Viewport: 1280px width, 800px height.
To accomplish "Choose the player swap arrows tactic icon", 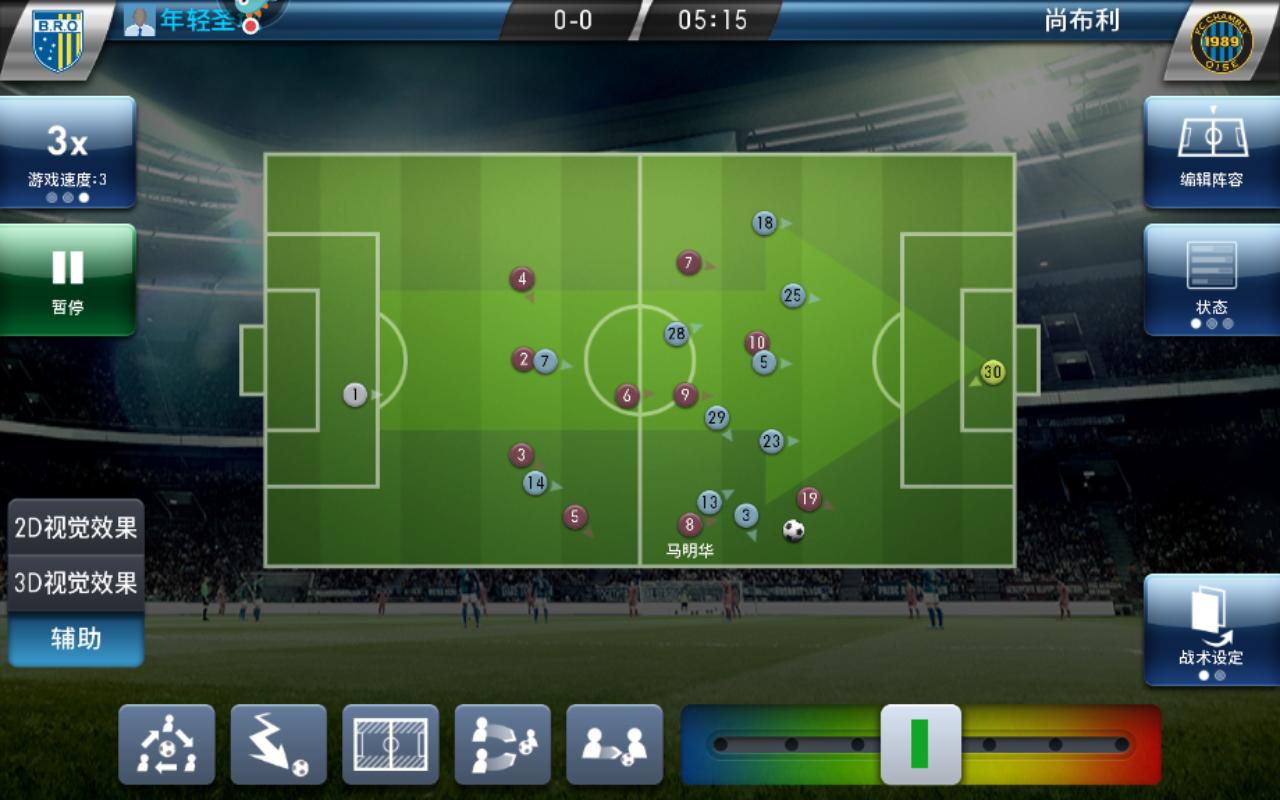I will click(503, 745).
